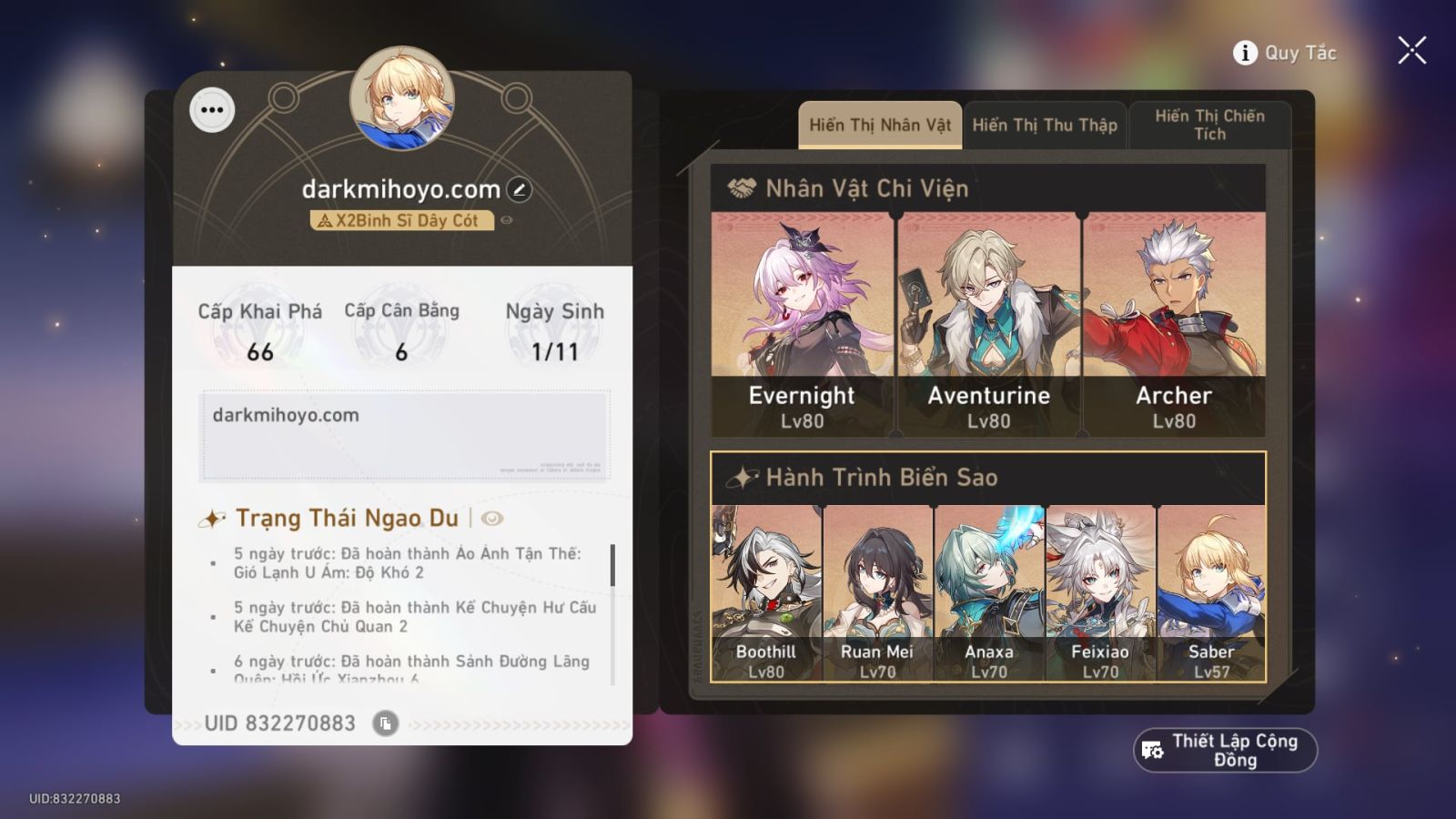
Task: Switch to the Hiển Thị Chiến Tích tab
Action: coord(1210,125)
